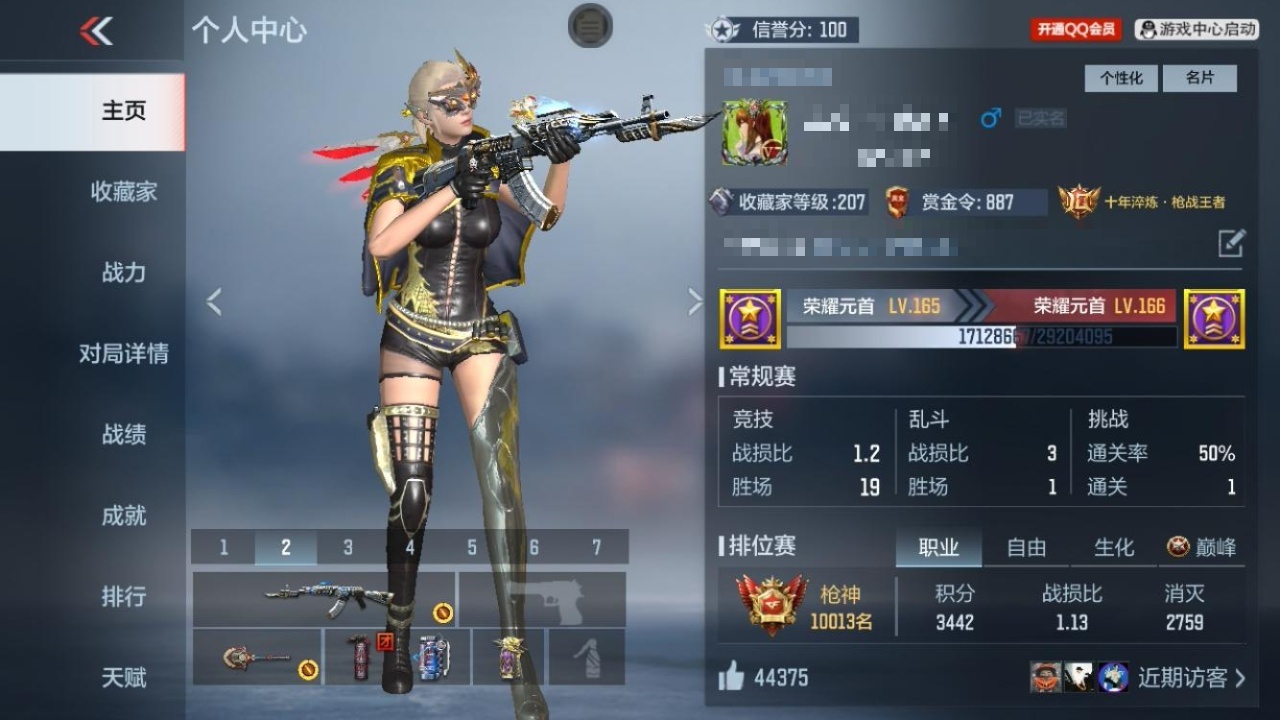Click the left arrow to switch character display

click(x=214, y=301)
